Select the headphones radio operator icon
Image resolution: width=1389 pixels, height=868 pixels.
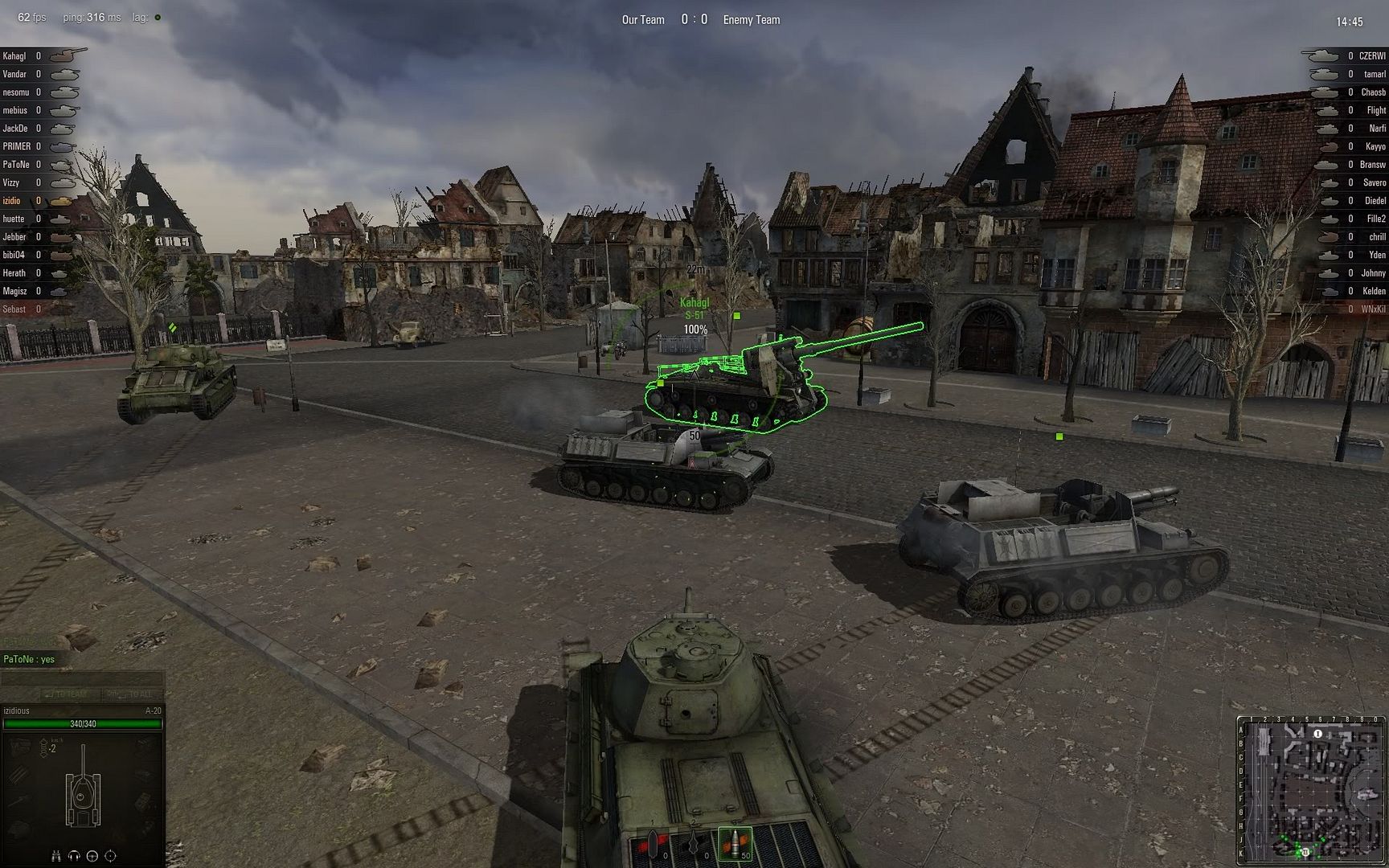pyautogui.click(x=75, y=856)
